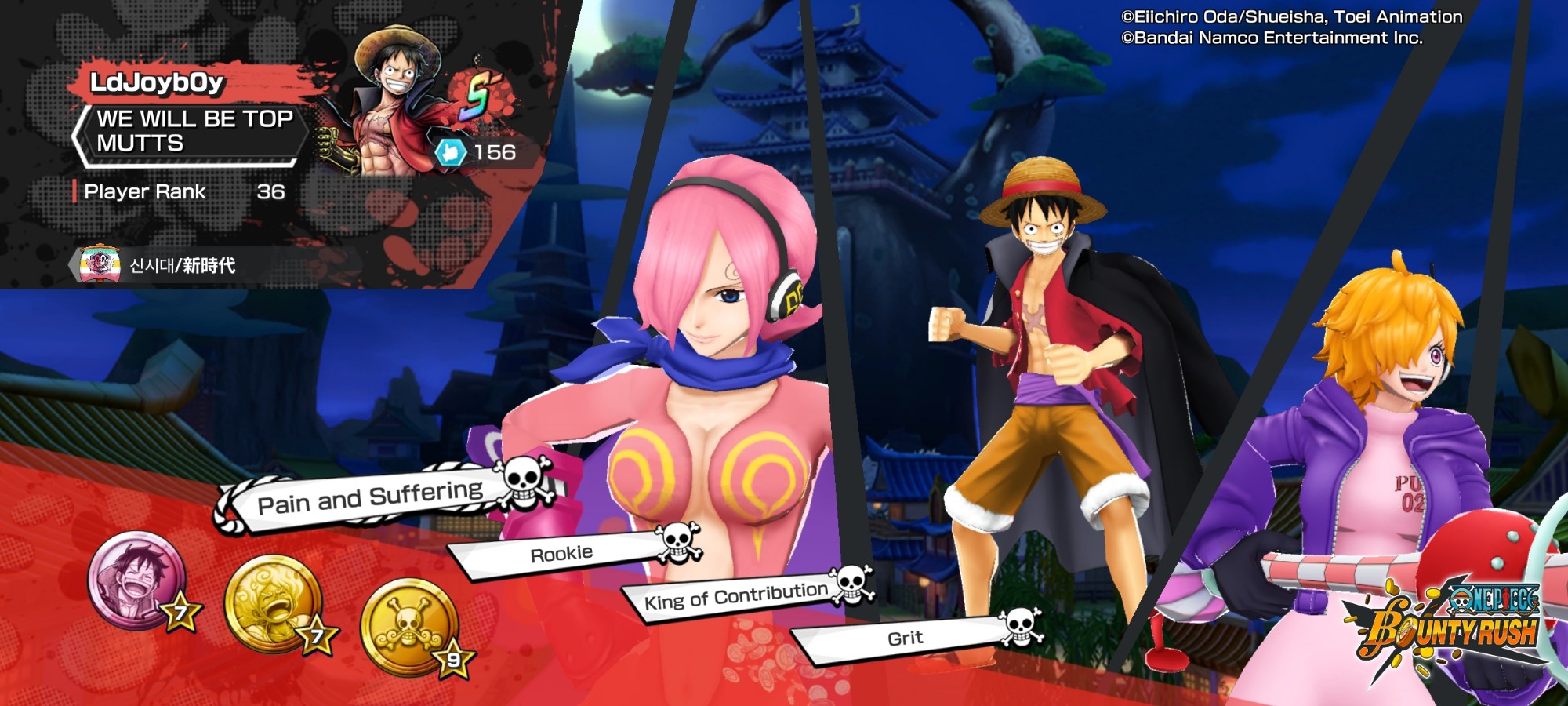
Task: View the Luffy profile avatar
Action: [390, 102]
